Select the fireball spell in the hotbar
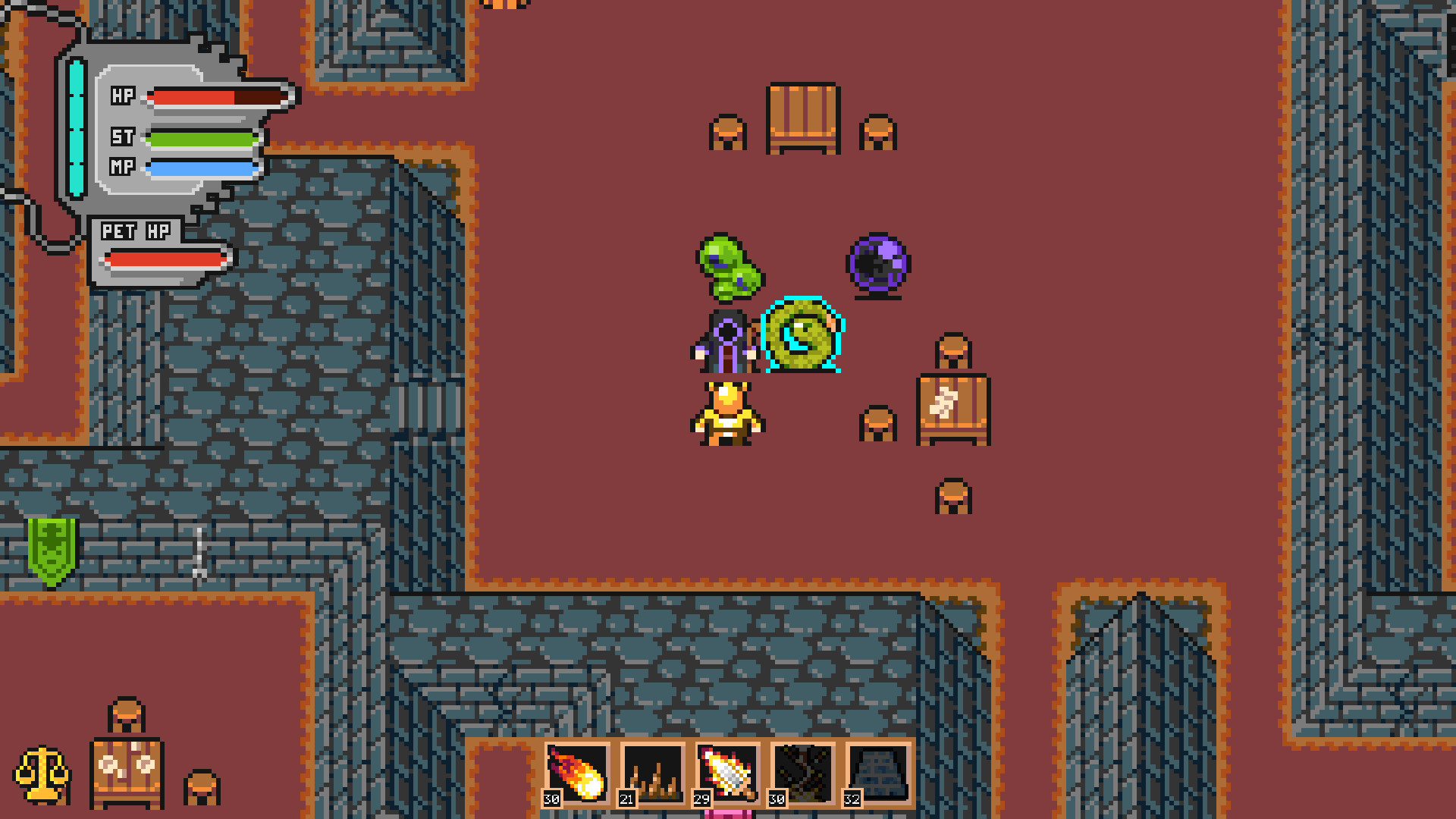1456x819 pixels. click(578, 775)
